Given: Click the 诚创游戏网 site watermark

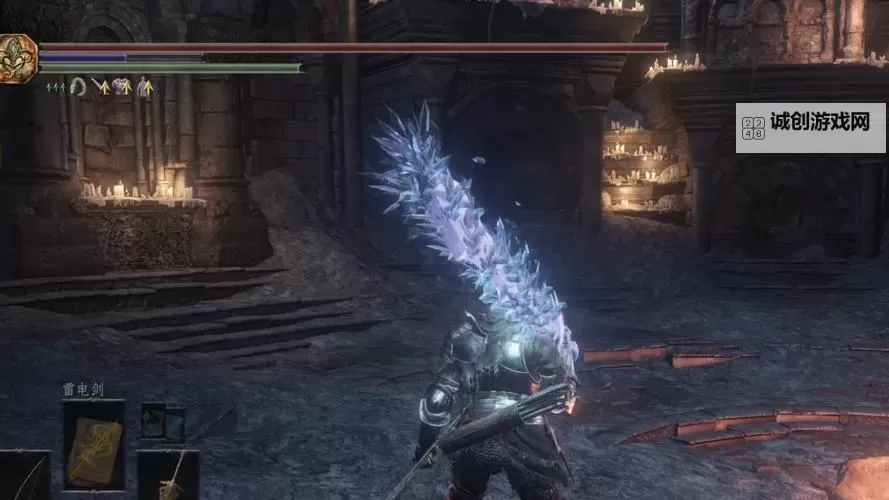Looking at the screenshot, I should (x=811, y=127).
